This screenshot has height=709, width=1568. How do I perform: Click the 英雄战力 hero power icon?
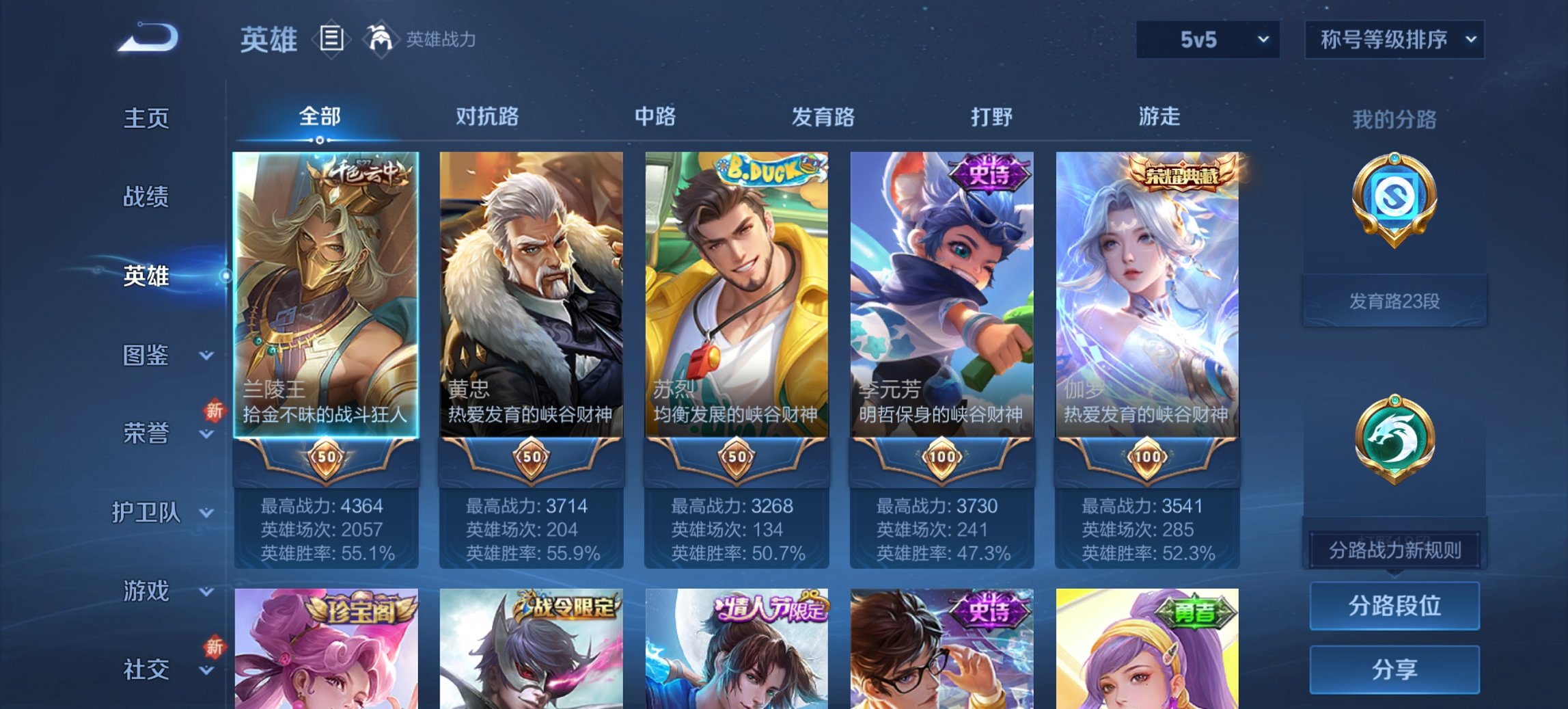381,38
